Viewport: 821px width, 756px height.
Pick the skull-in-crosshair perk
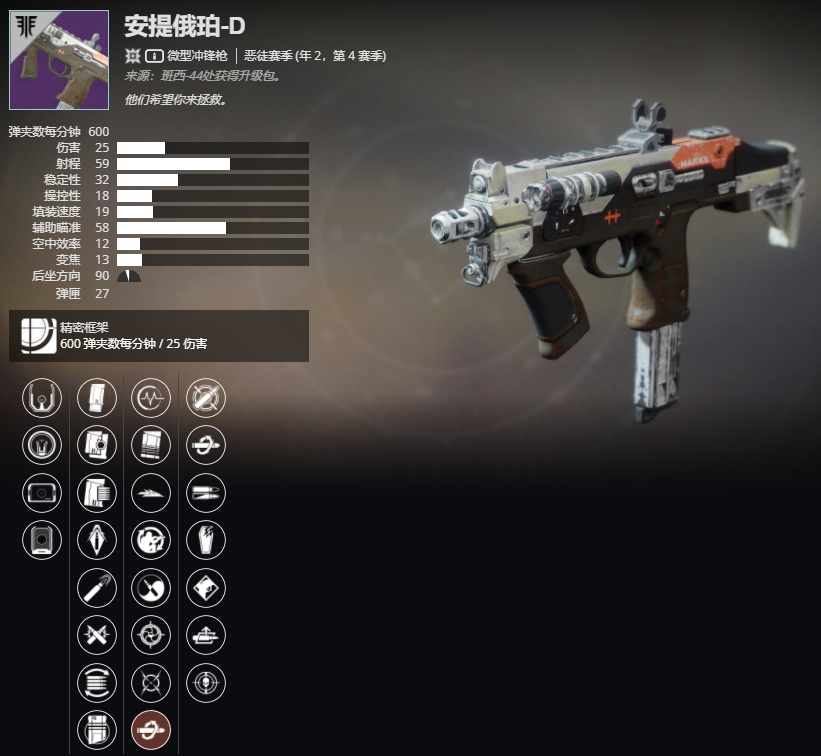206,682
